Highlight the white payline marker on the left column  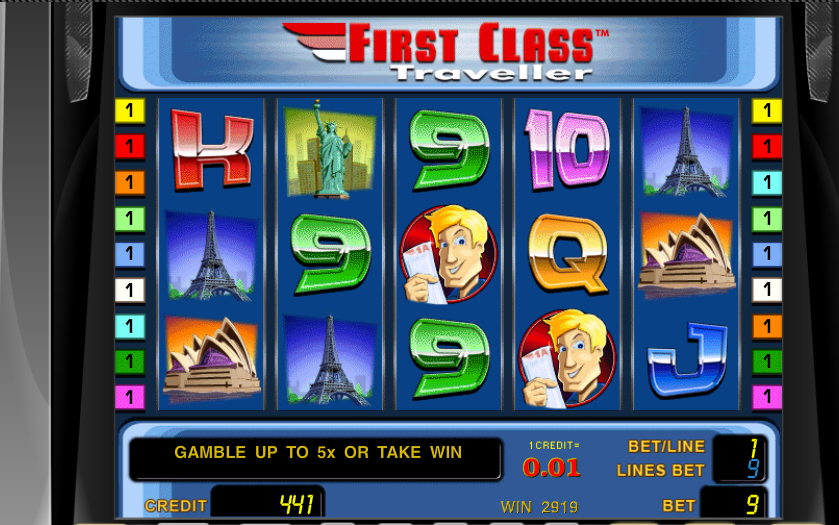click(130, 290)
